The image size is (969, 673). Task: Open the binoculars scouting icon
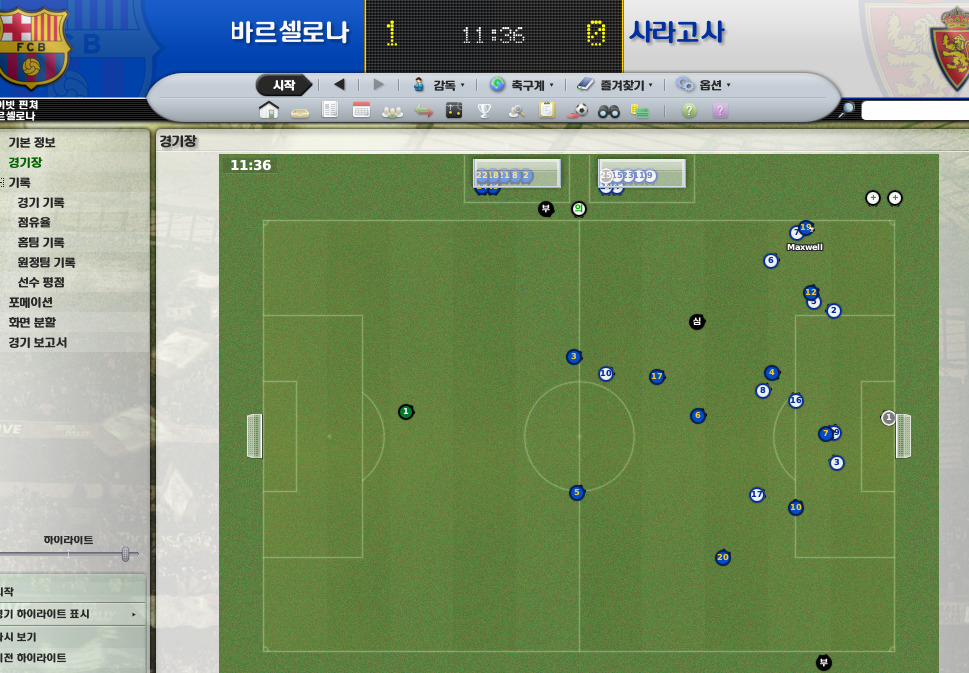(608, 110)
